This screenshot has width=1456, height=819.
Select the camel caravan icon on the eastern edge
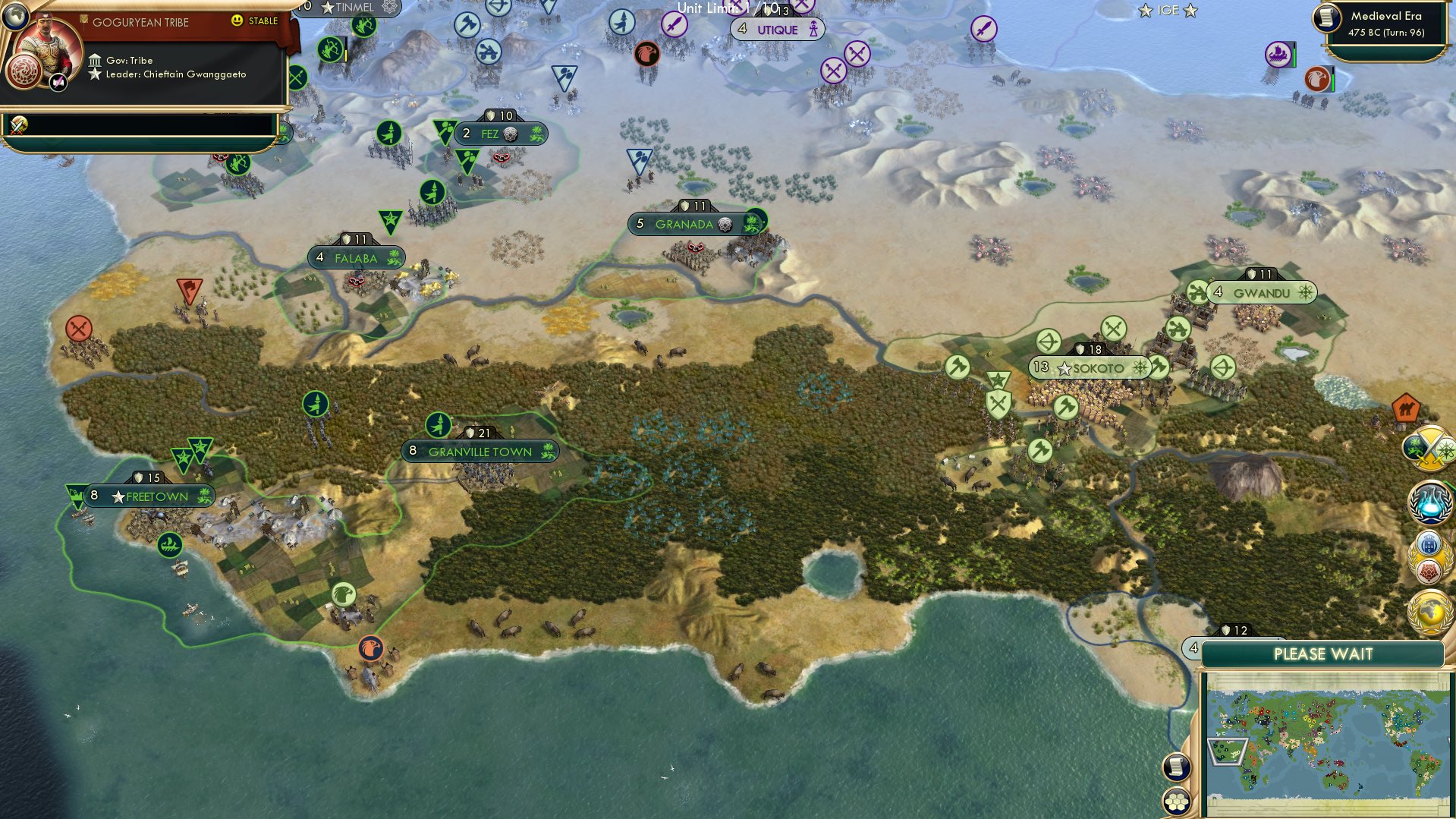coord(1405,408)
